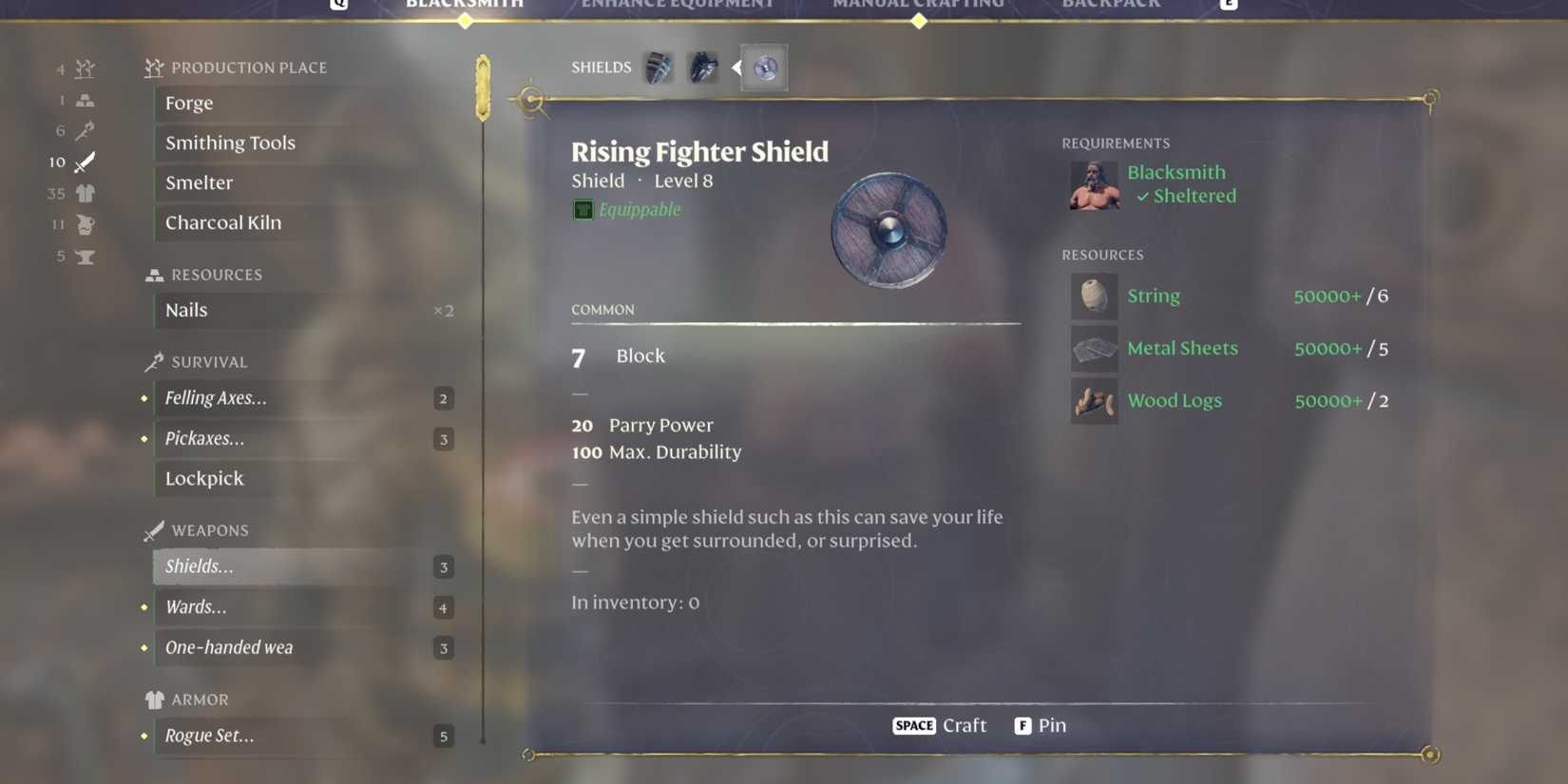The width and height of the screenshot is (1568, 784).
Task: Select the first shield thumbnail in the Shields row
Action: click(658, 67)
